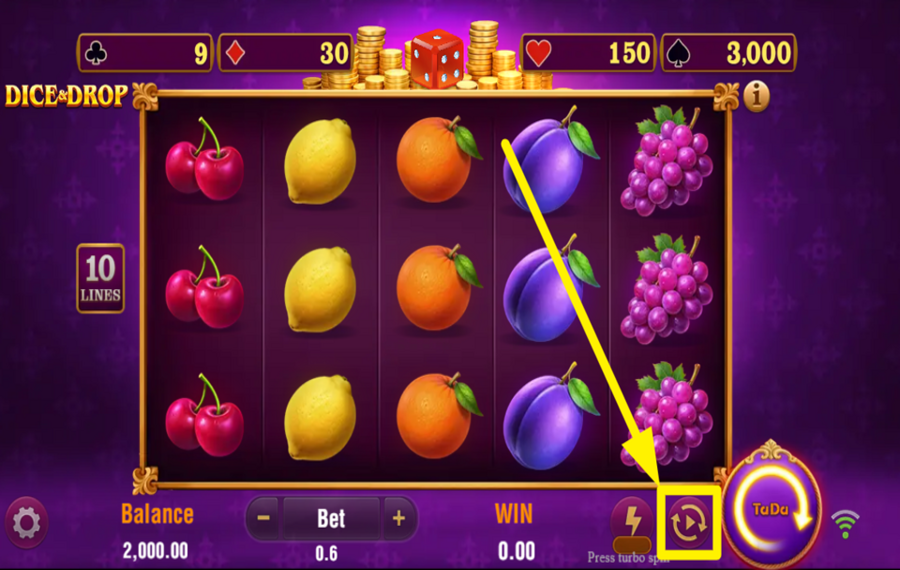
Task: Open the info paytable button
Action: (x=757, y=96)
